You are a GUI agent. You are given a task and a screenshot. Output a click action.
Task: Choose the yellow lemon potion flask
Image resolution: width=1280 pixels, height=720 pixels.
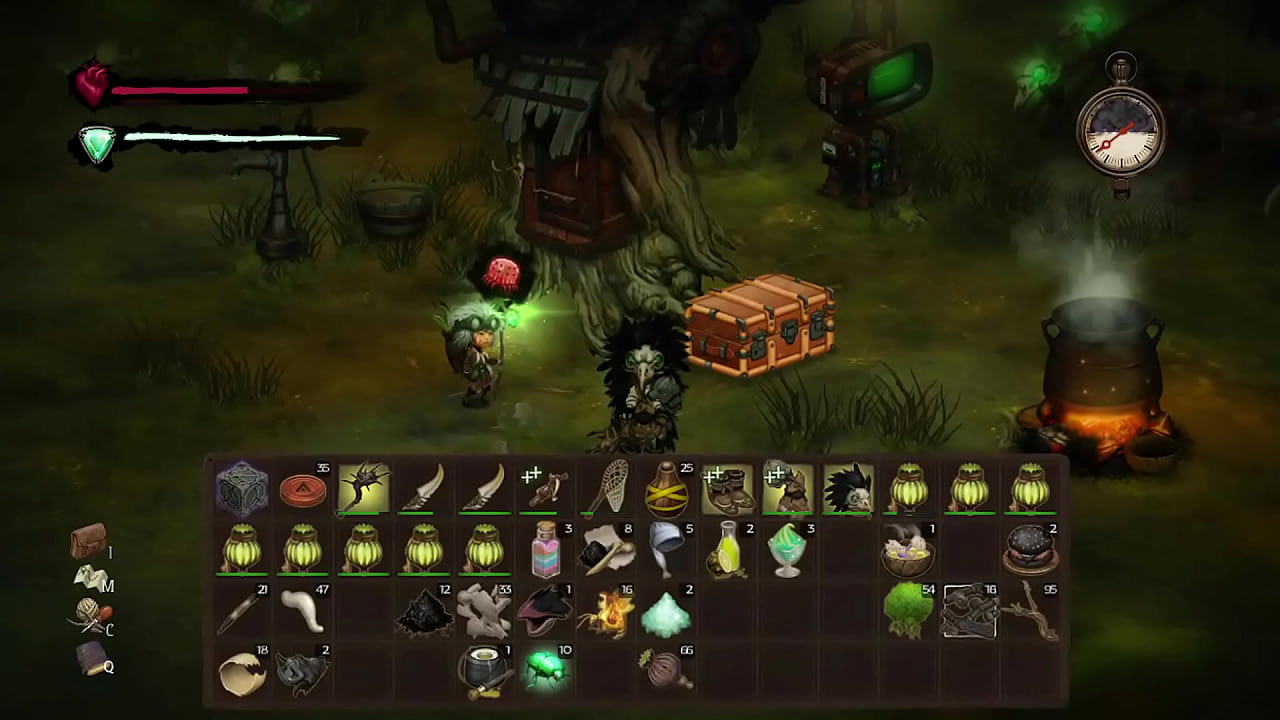(x=727, y=550)
